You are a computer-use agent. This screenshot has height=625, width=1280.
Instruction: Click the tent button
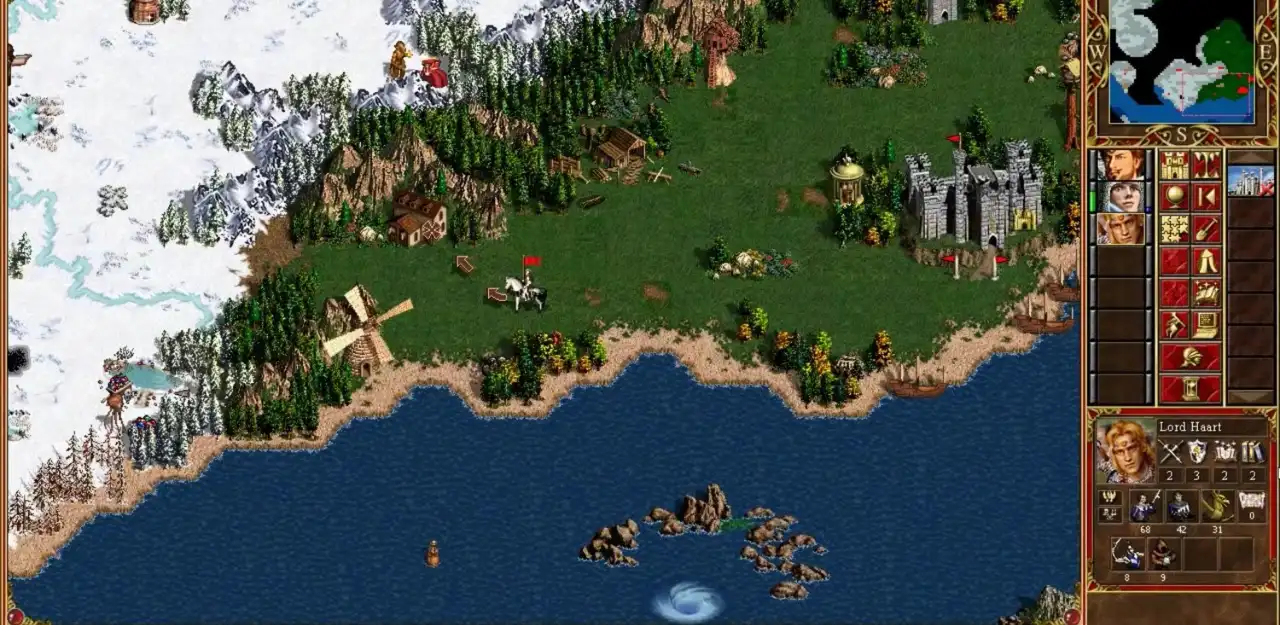(x=1207, y=261)
